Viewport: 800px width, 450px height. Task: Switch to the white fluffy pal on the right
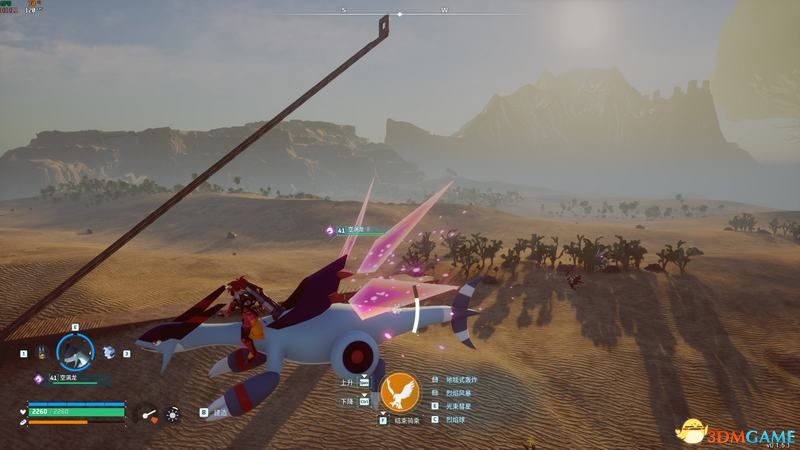click(108, 352)
